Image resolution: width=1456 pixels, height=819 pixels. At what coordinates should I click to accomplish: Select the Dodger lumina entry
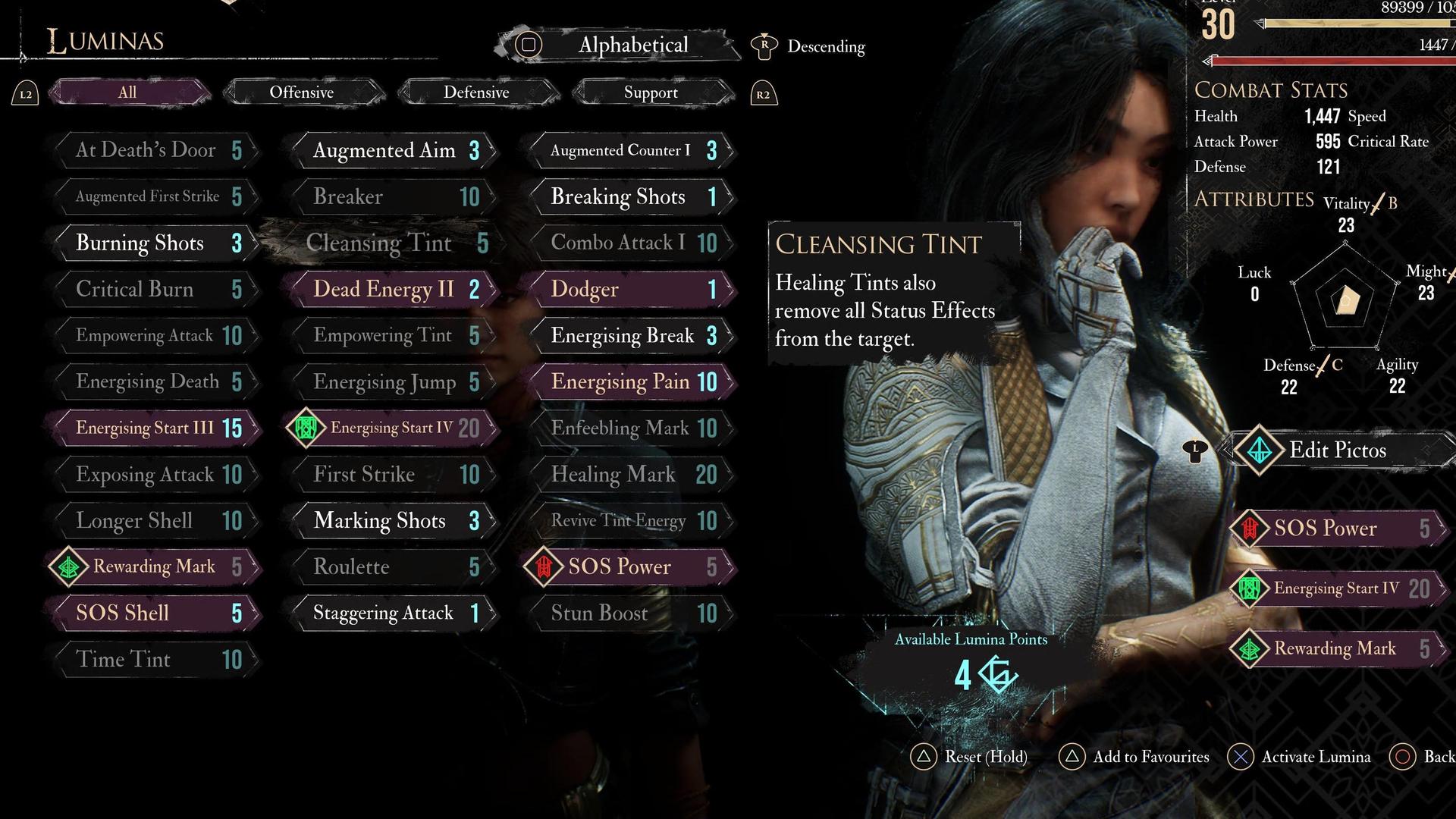coord(631,290)
